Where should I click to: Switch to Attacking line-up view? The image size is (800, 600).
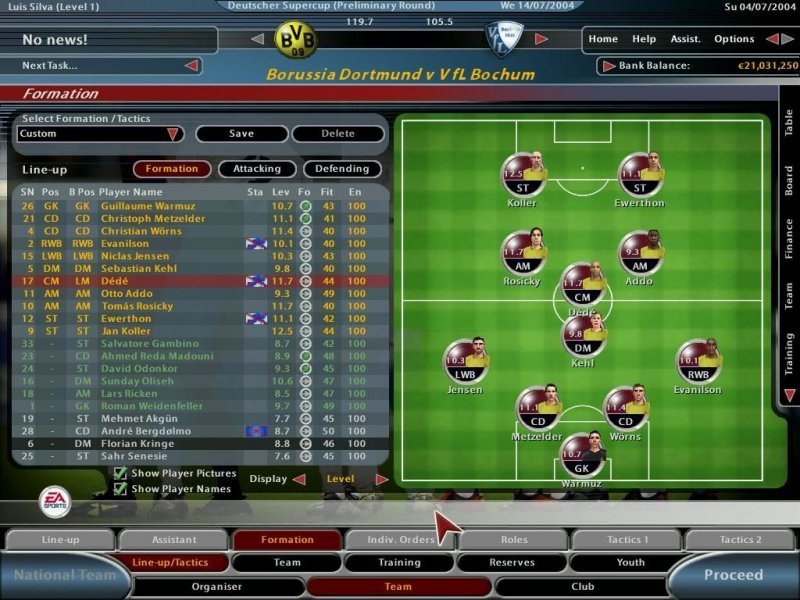[257, 169]
